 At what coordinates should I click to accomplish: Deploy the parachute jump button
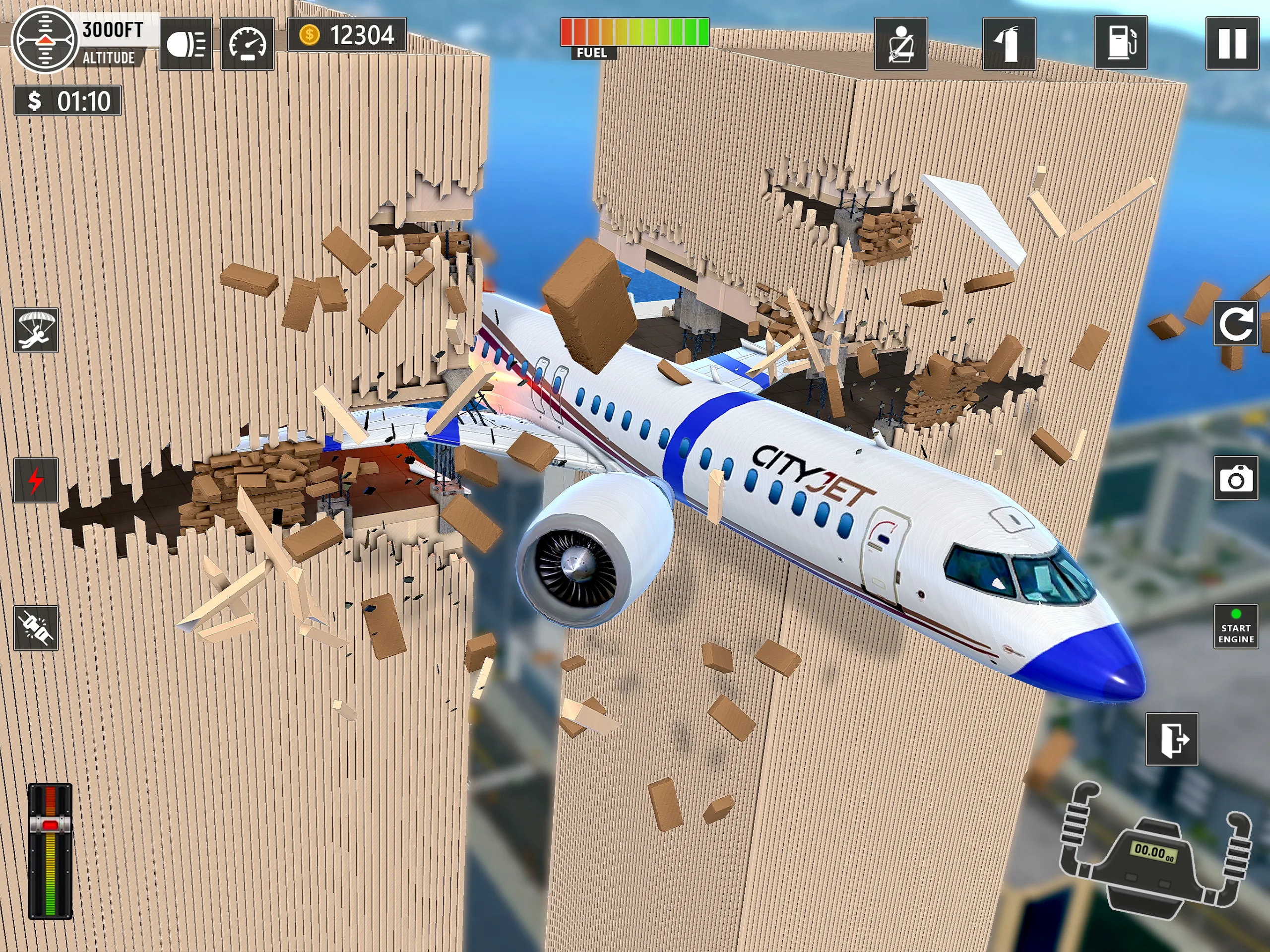(36, 330)
